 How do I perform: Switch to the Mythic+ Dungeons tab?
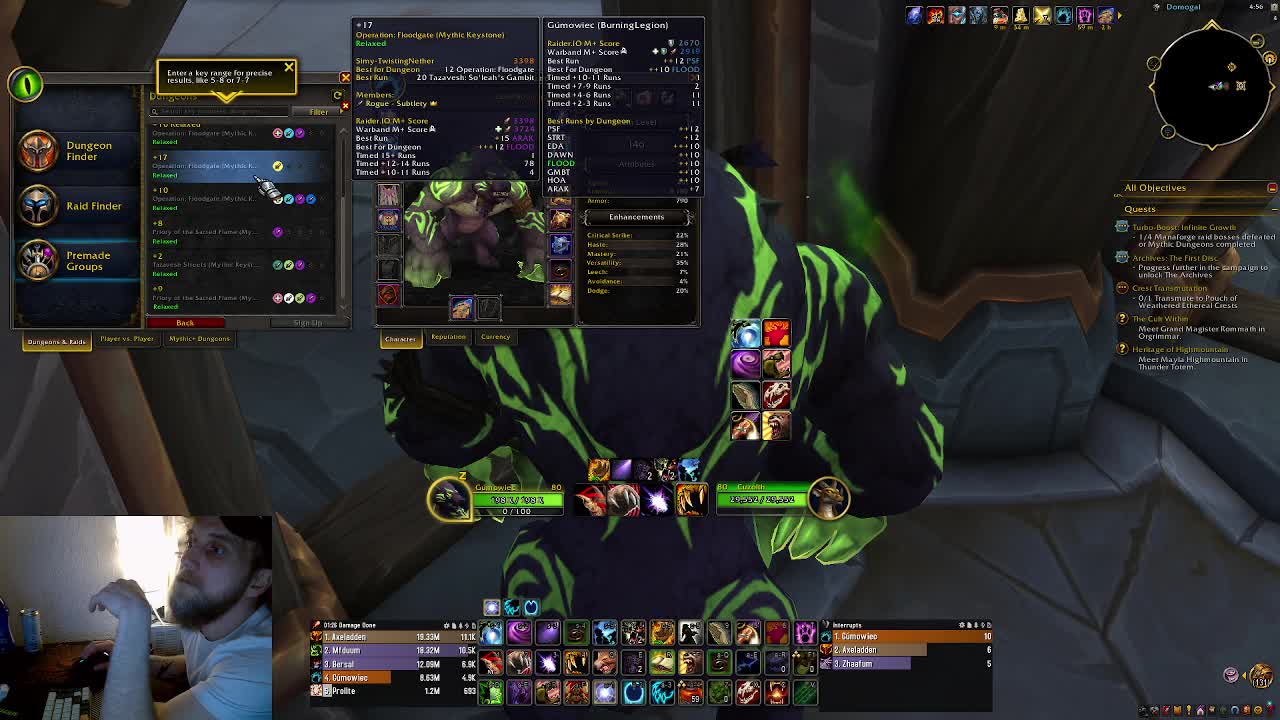pos(199,339)
